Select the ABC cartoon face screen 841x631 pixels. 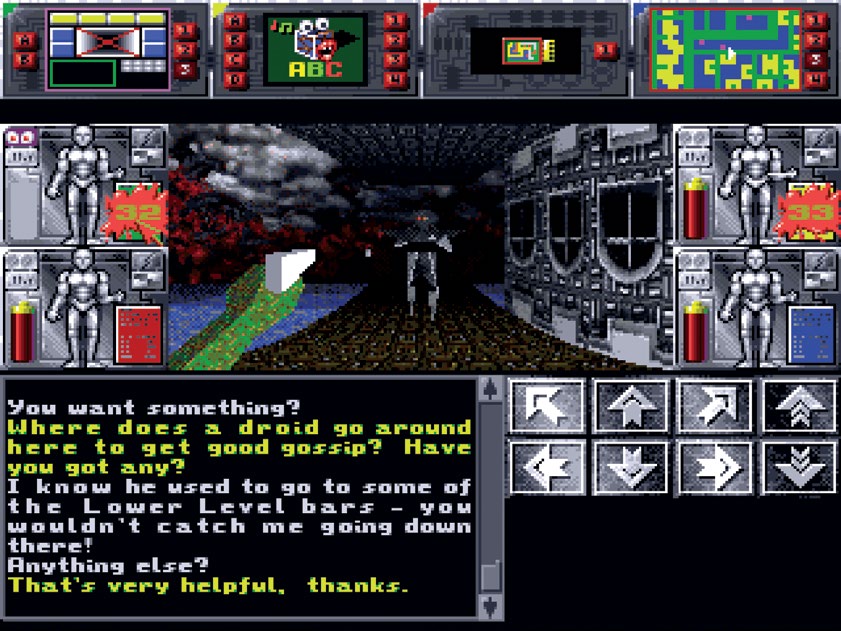(x=316, y=48)
